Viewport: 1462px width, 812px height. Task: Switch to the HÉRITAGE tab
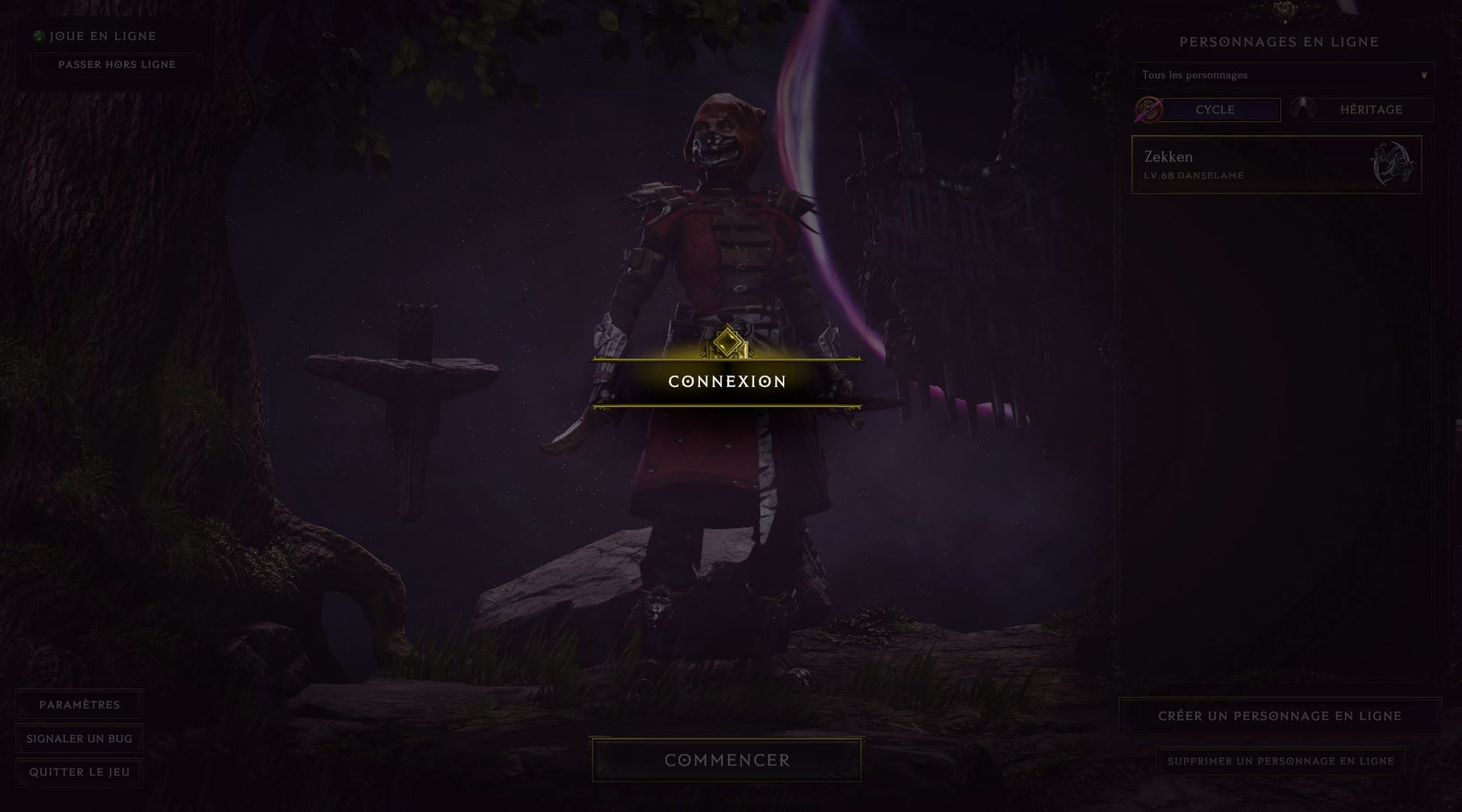pos(1370,110)
